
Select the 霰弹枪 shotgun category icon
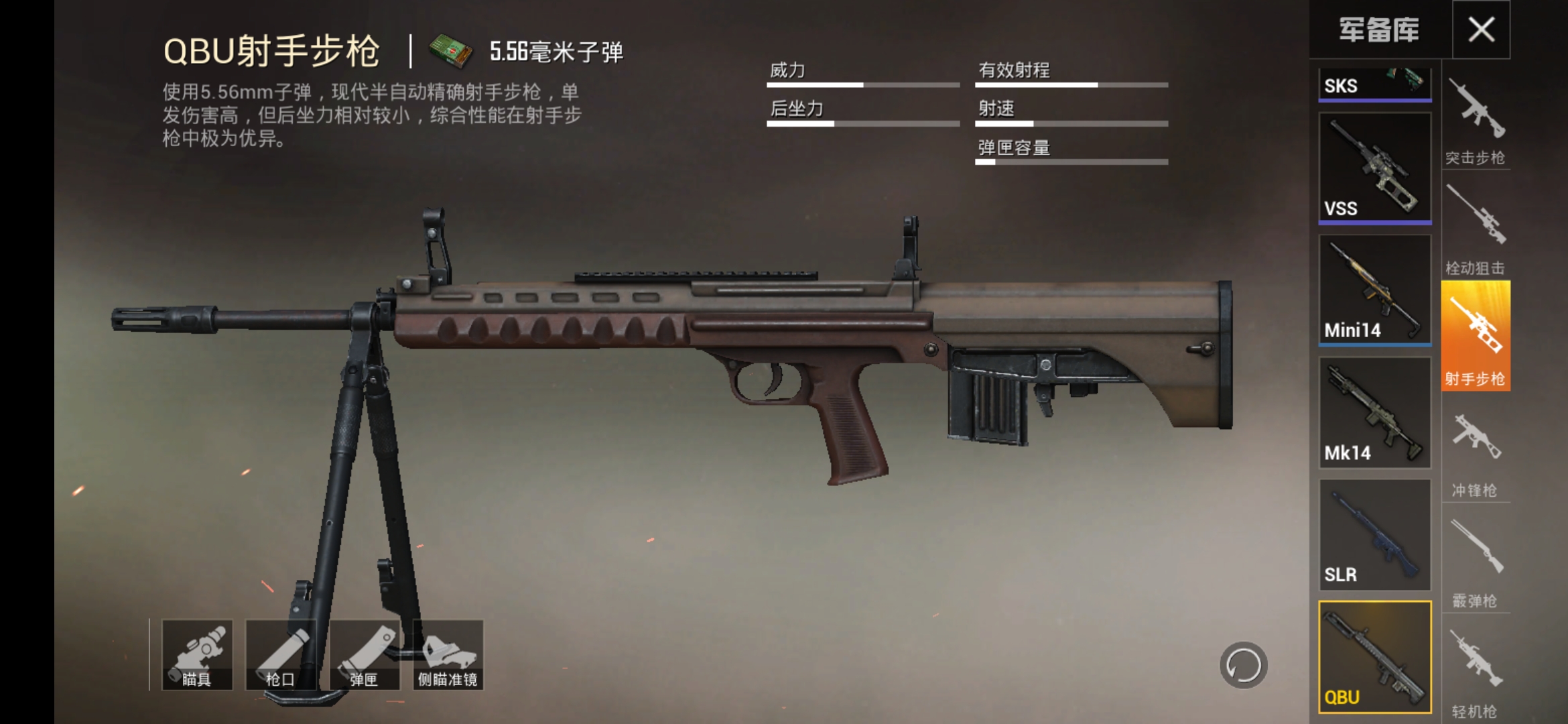pyautogui.click(x=1476, y=553)
